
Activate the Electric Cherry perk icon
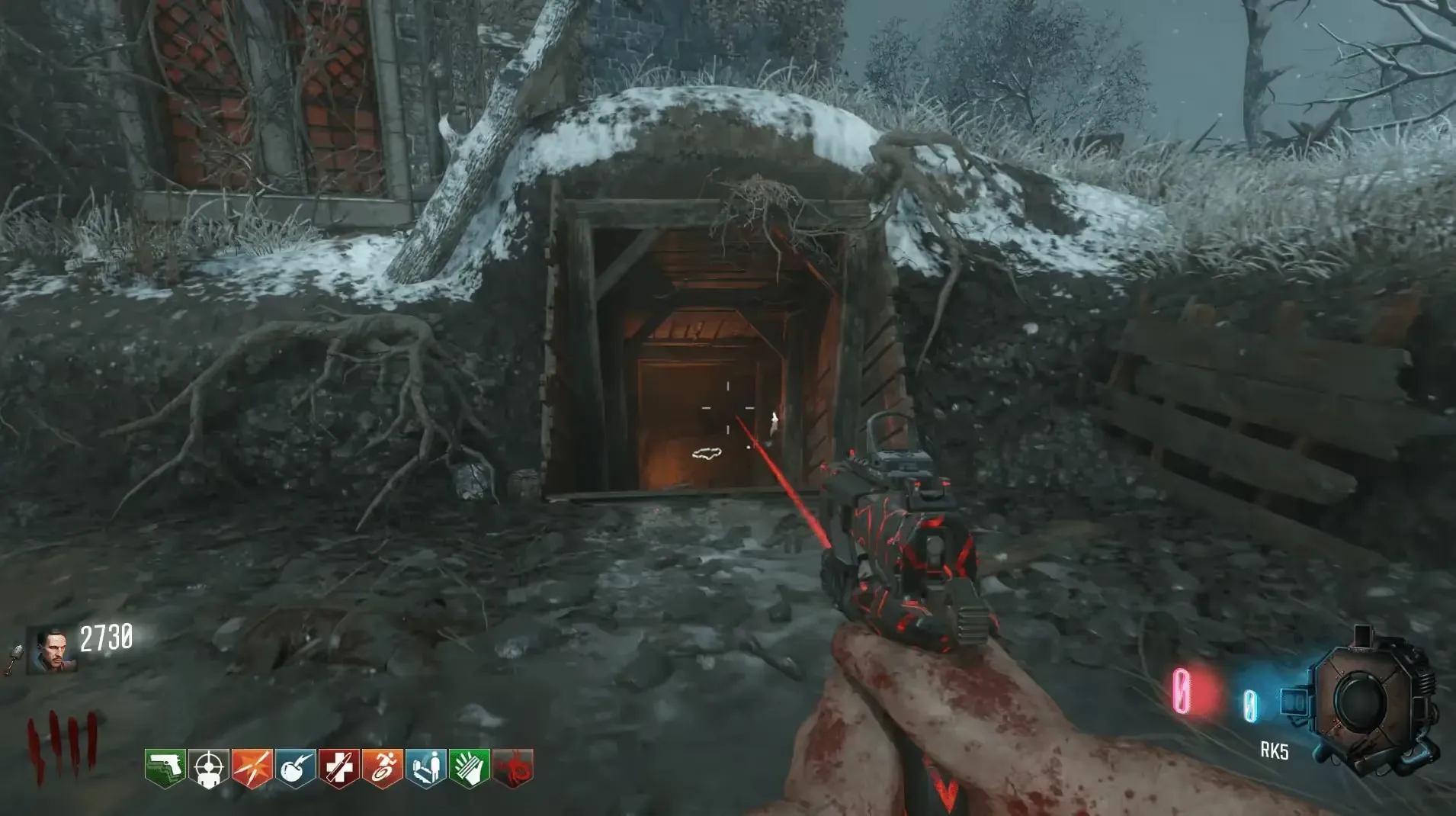tap(295, 768)
